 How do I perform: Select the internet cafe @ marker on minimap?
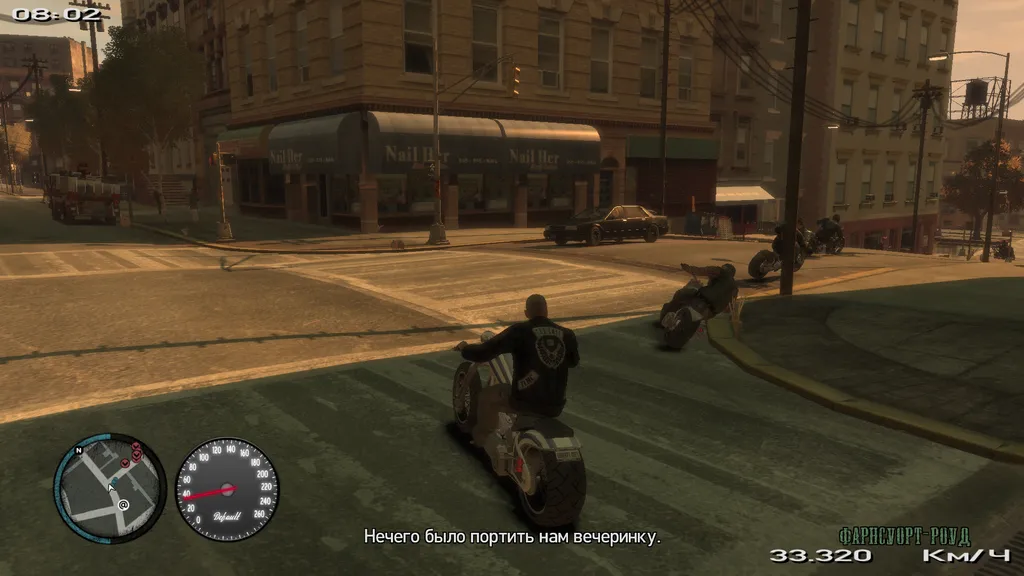tap(123, 506)
